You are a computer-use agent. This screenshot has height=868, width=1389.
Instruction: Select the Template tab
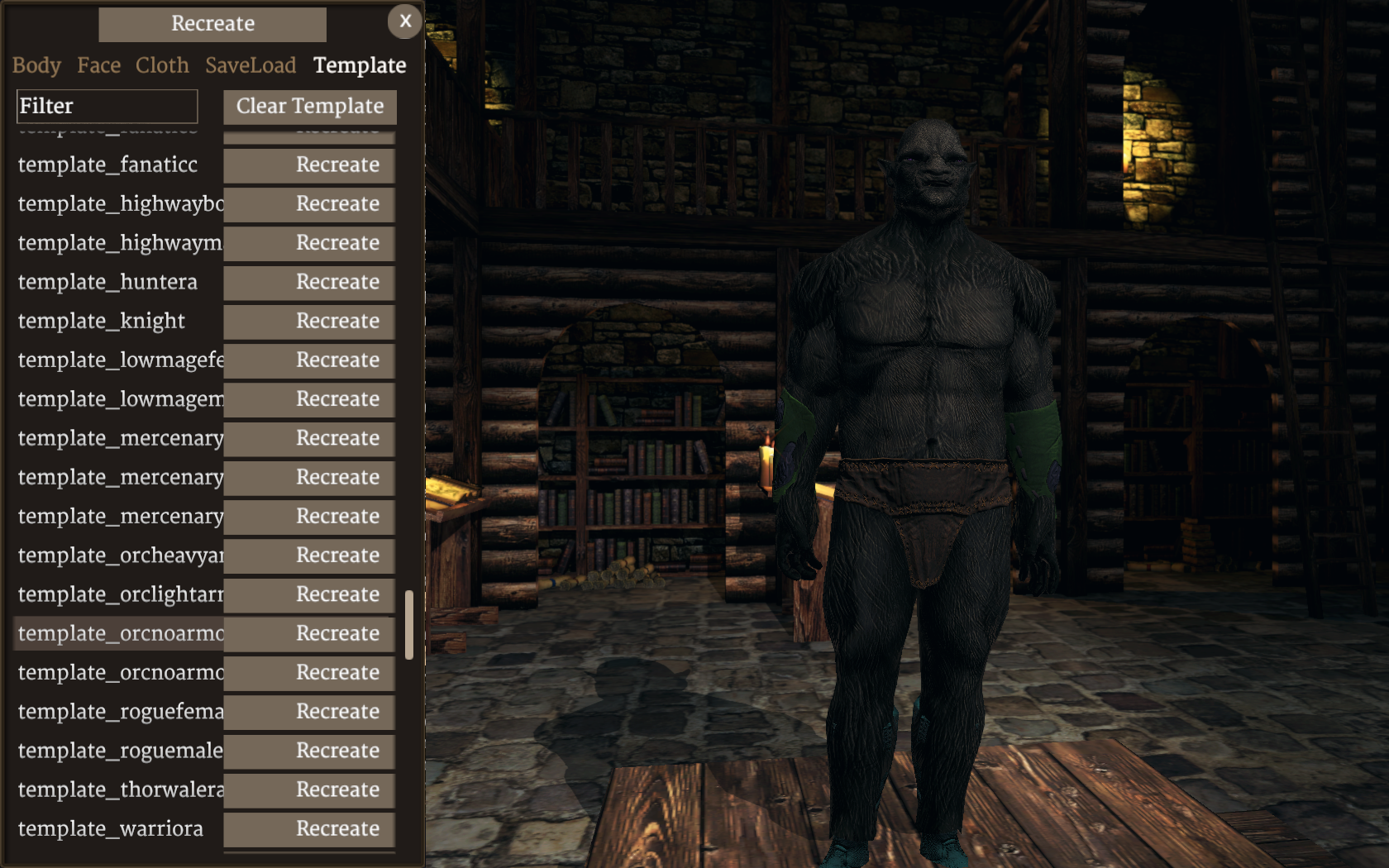click(x=360, y=65)
